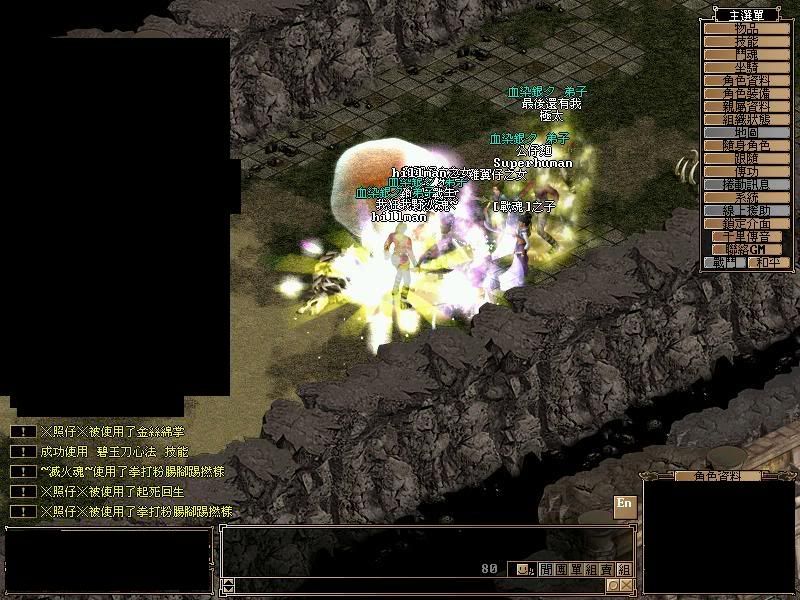Viewport: 800px width, 600px height.
Task: Open 組織狀態 organization status
Action: tap(747, 119)
